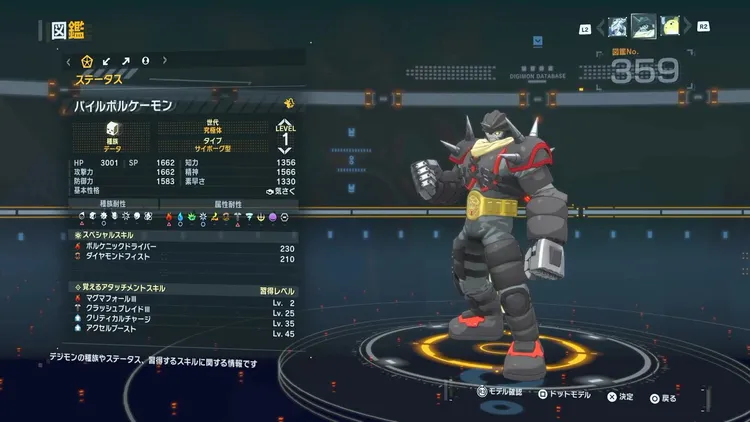Select the yellow Digimon thumbnail

(671, 27)
